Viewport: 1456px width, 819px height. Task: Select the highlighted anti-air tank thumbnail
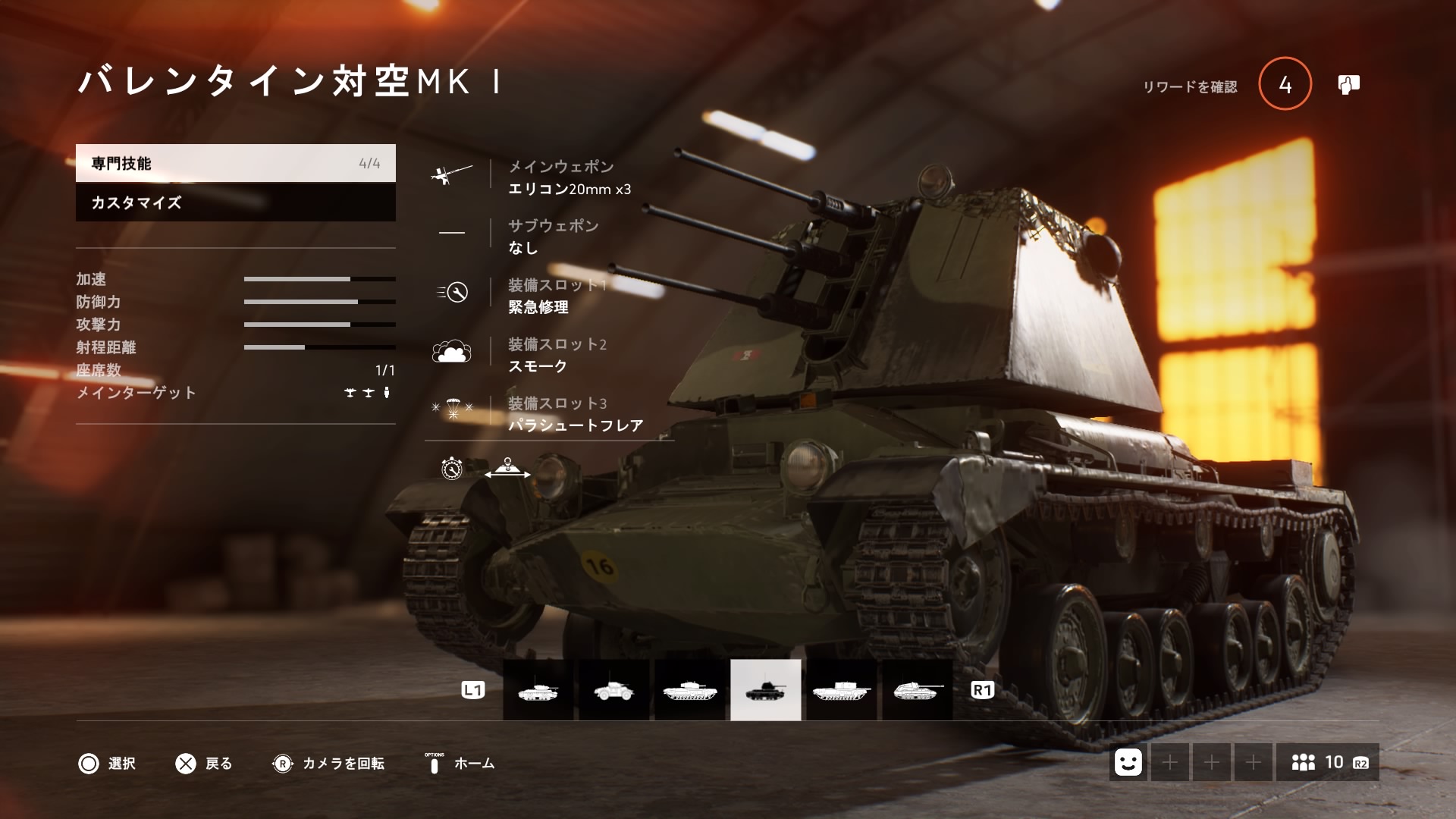pyautogui.click(x=765, y=690)
